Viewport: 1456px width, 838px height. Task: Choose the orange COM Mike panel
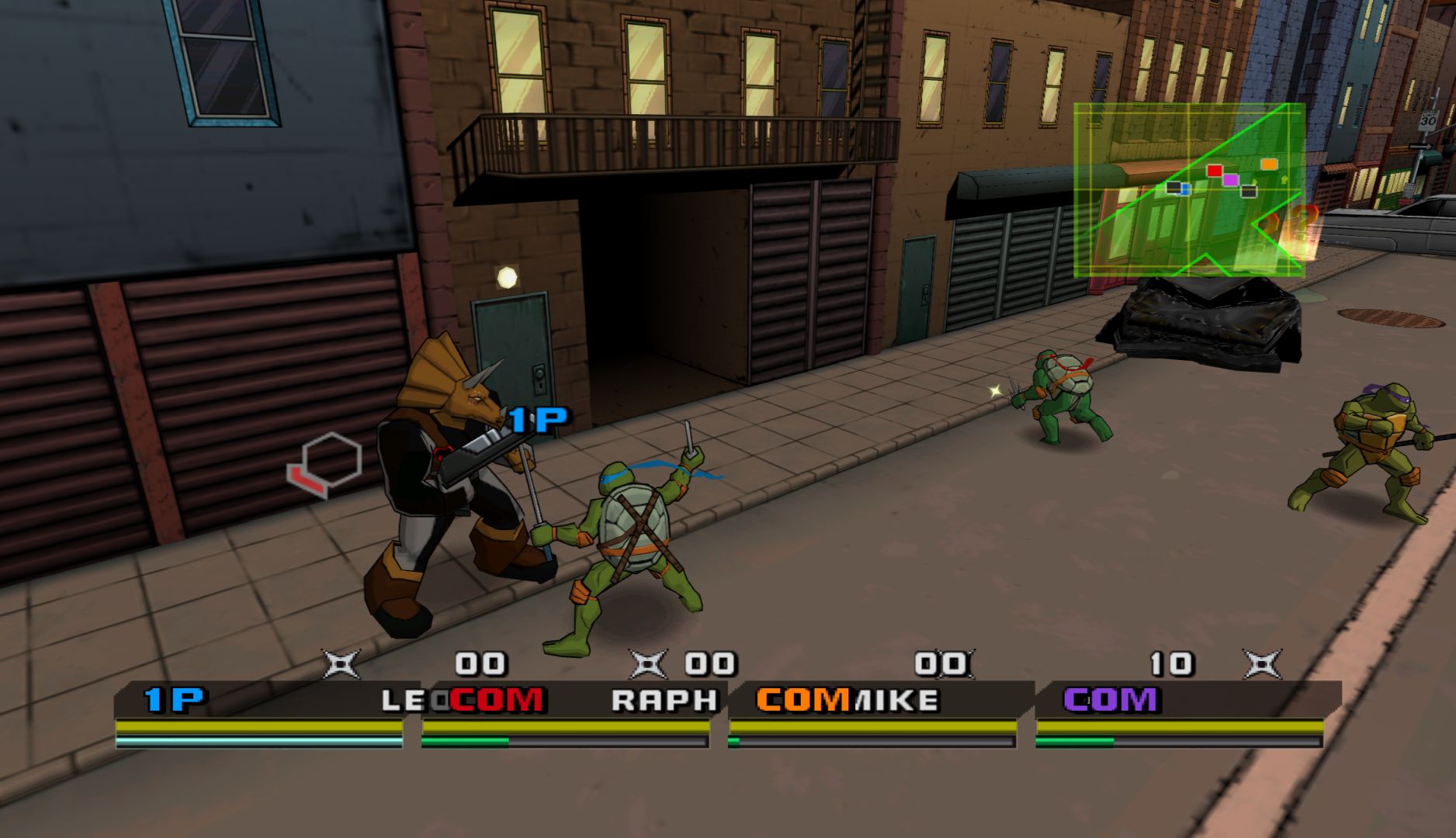(872, 715)
